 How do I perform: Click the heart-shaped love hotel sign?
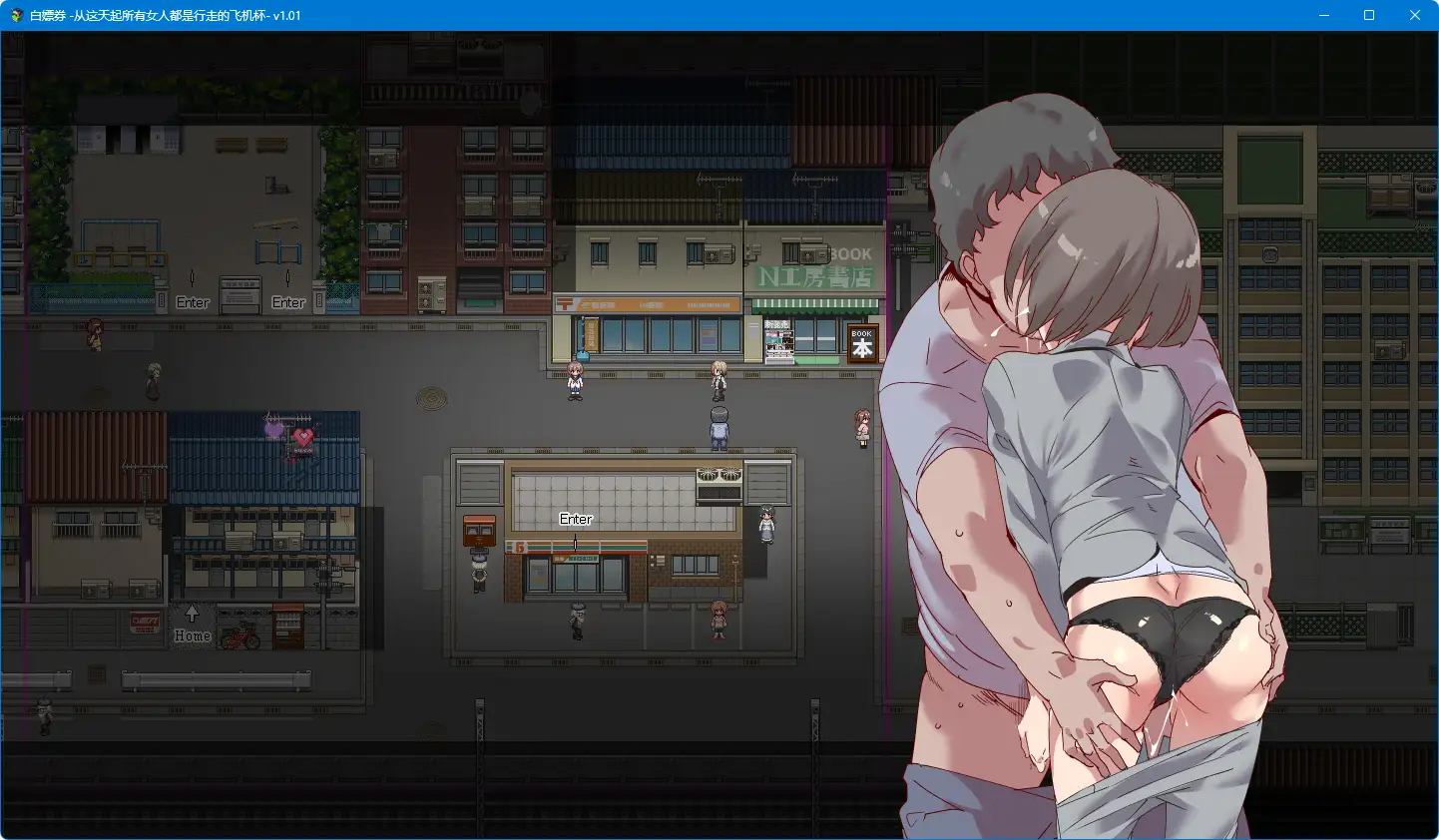pyautogui.click(x=303, y=436)
